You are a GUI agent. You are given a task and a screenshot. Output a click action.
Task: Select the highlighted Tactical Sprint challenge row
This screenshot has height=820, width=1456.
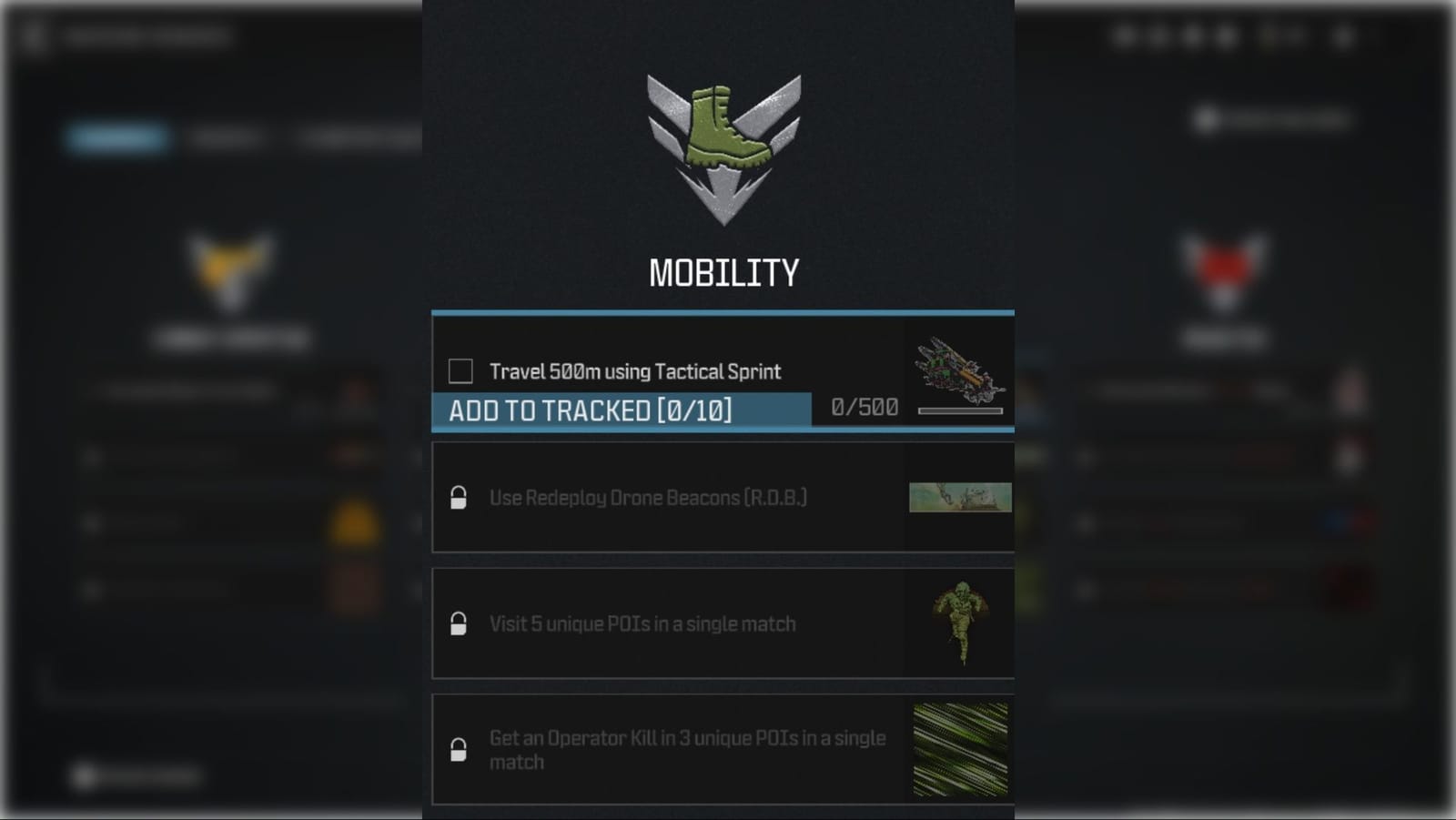pyautogui.click(x=682, y=371)
